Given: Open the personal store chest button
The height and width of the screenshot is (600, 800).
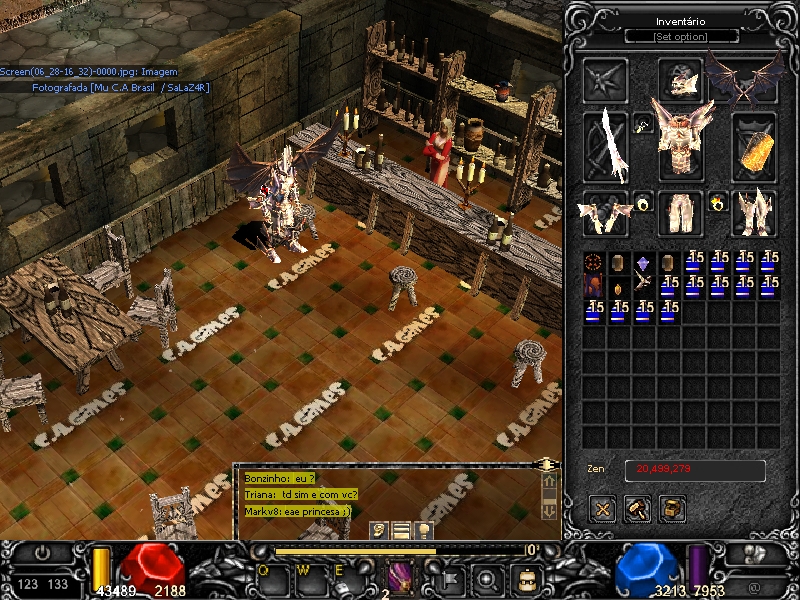Looking at the screenshot, I should (x=673, y=509).
